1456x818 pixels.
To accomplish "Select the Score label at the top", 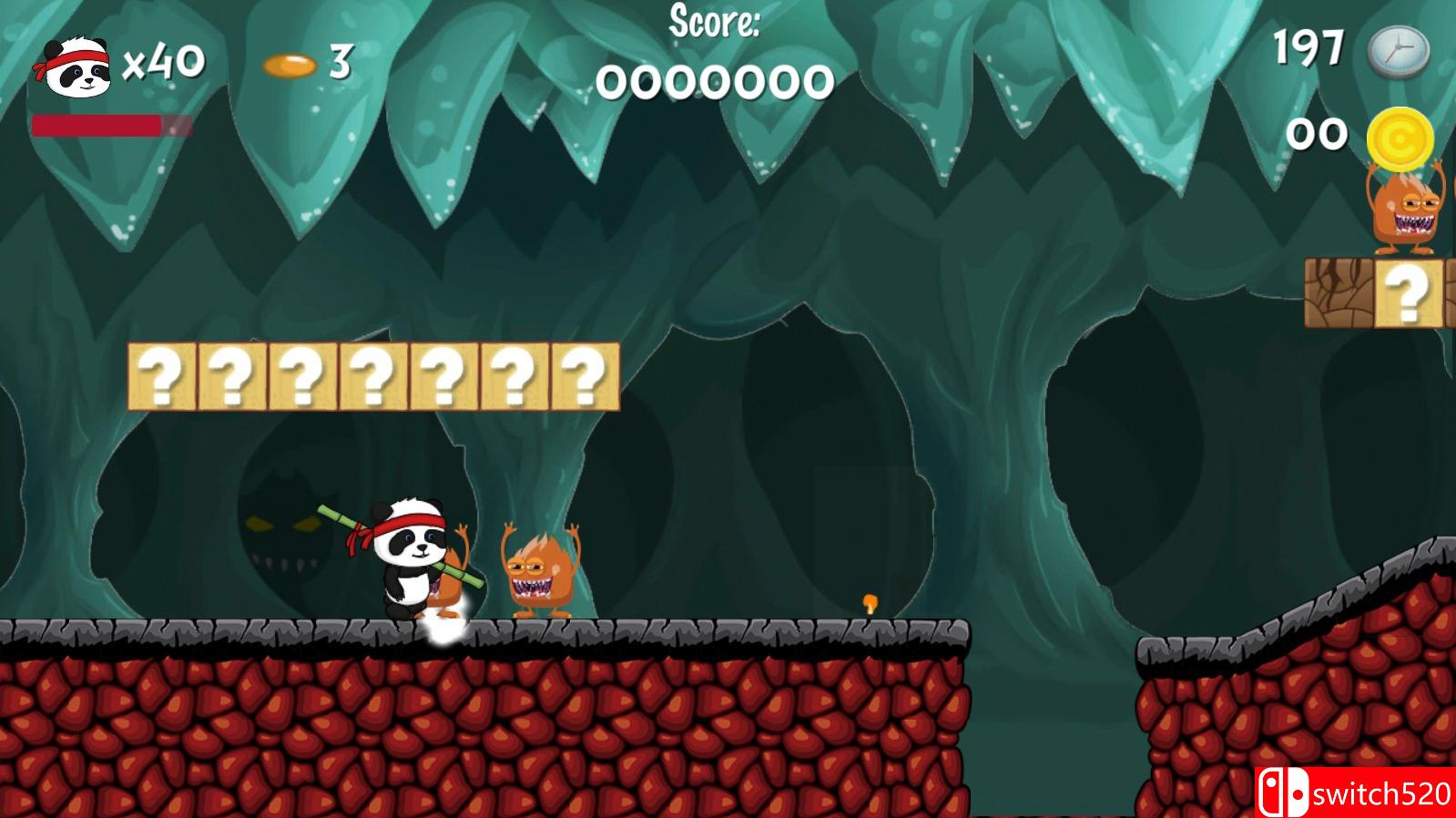I will click(716, 24).
